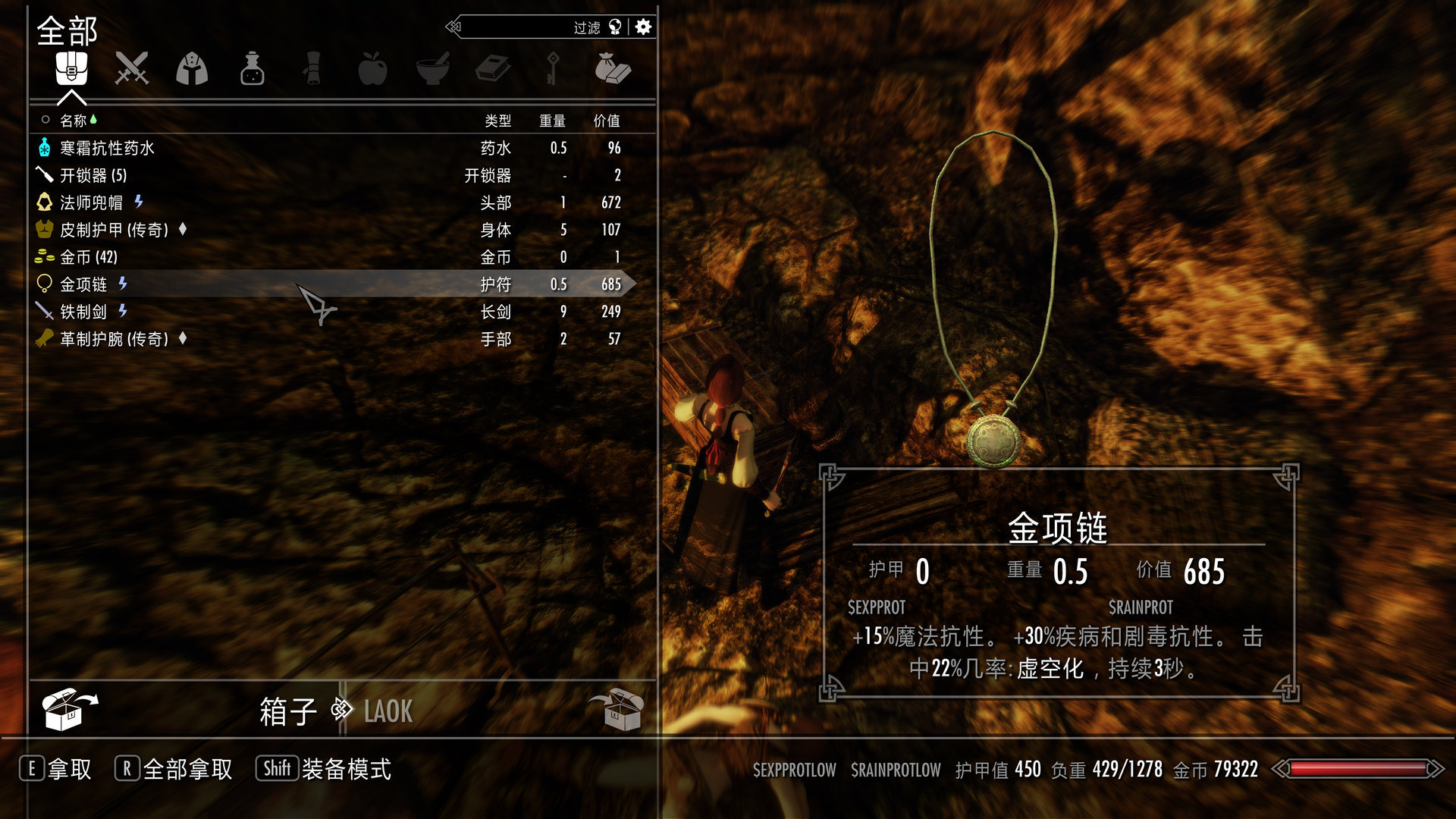Choose the 开锁器 (5) lockpick row

[x=93, y=175]
